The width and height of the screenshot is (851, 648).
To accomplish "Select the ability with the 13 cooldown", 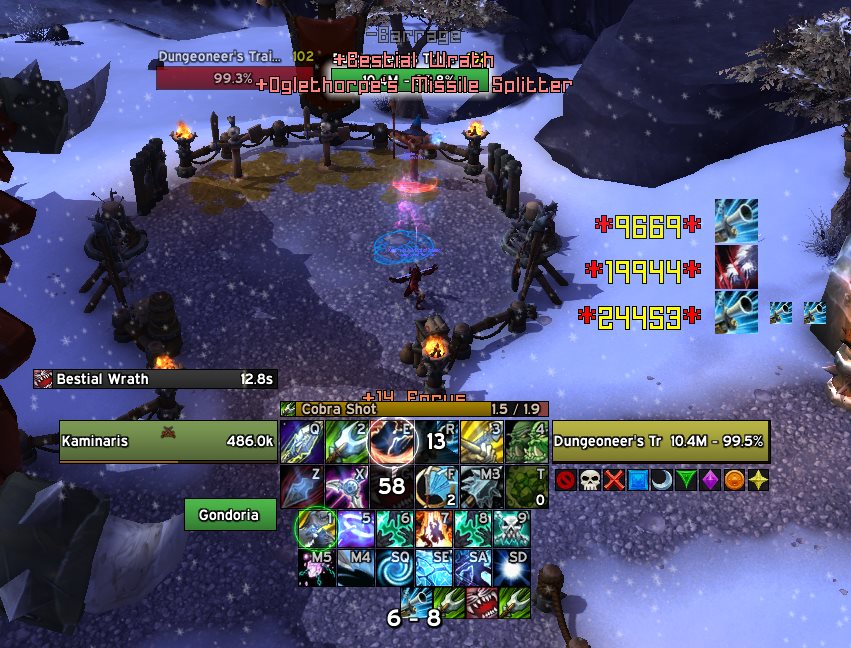I will [x=436, y=441].
